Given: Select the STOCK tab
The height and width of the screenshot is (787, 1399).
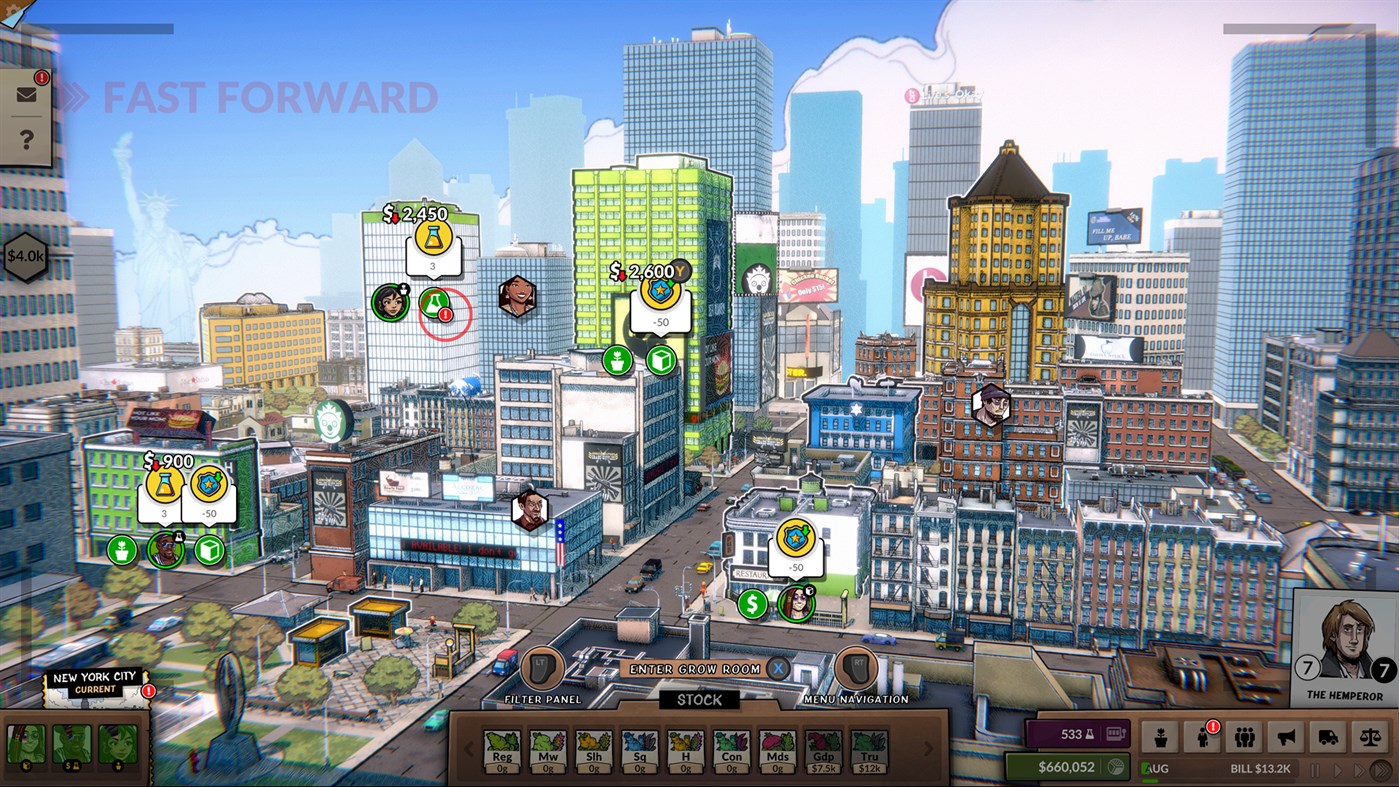Looking at the screenshot, I should (700, 700).
